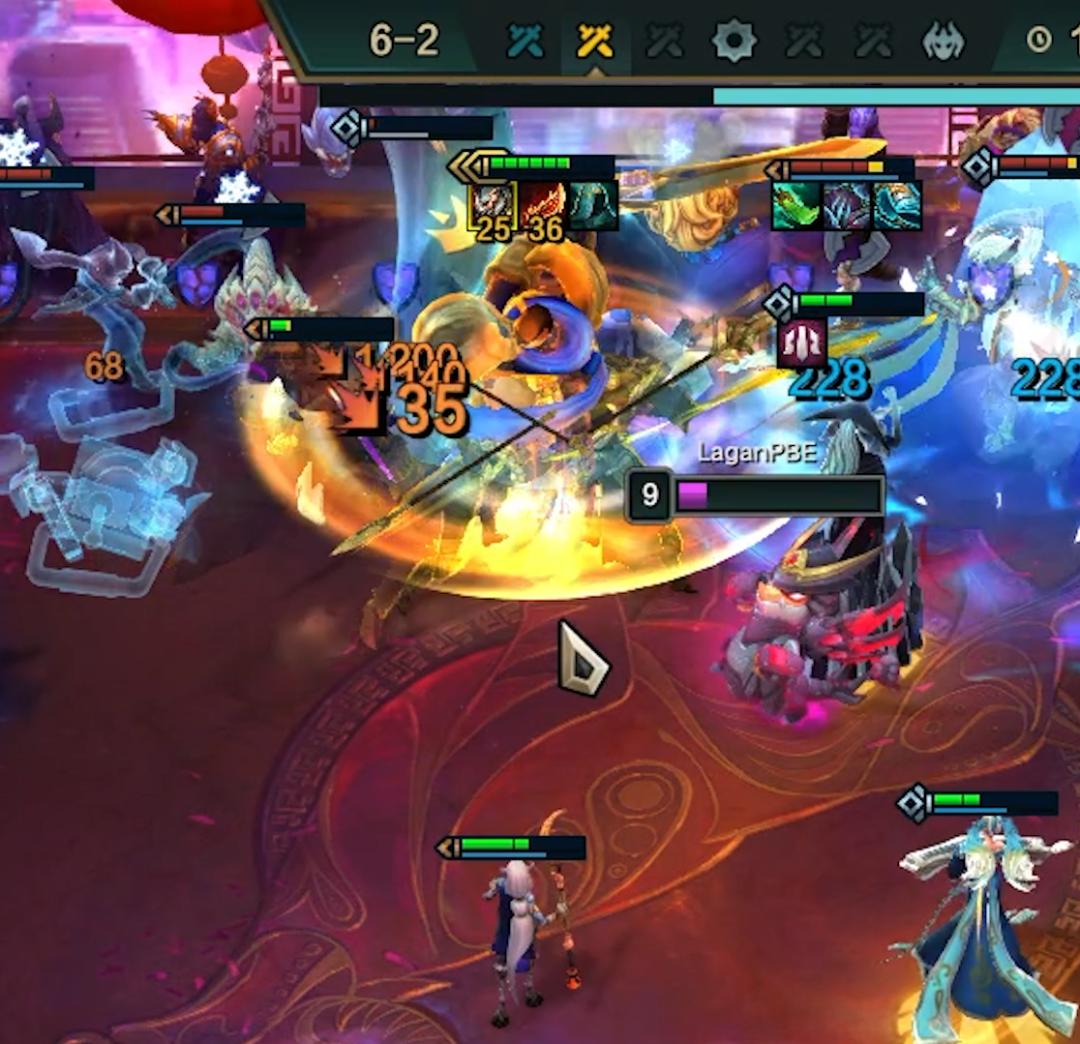Click the crimson emblem item with white pillars

click(x=802, y=343)
